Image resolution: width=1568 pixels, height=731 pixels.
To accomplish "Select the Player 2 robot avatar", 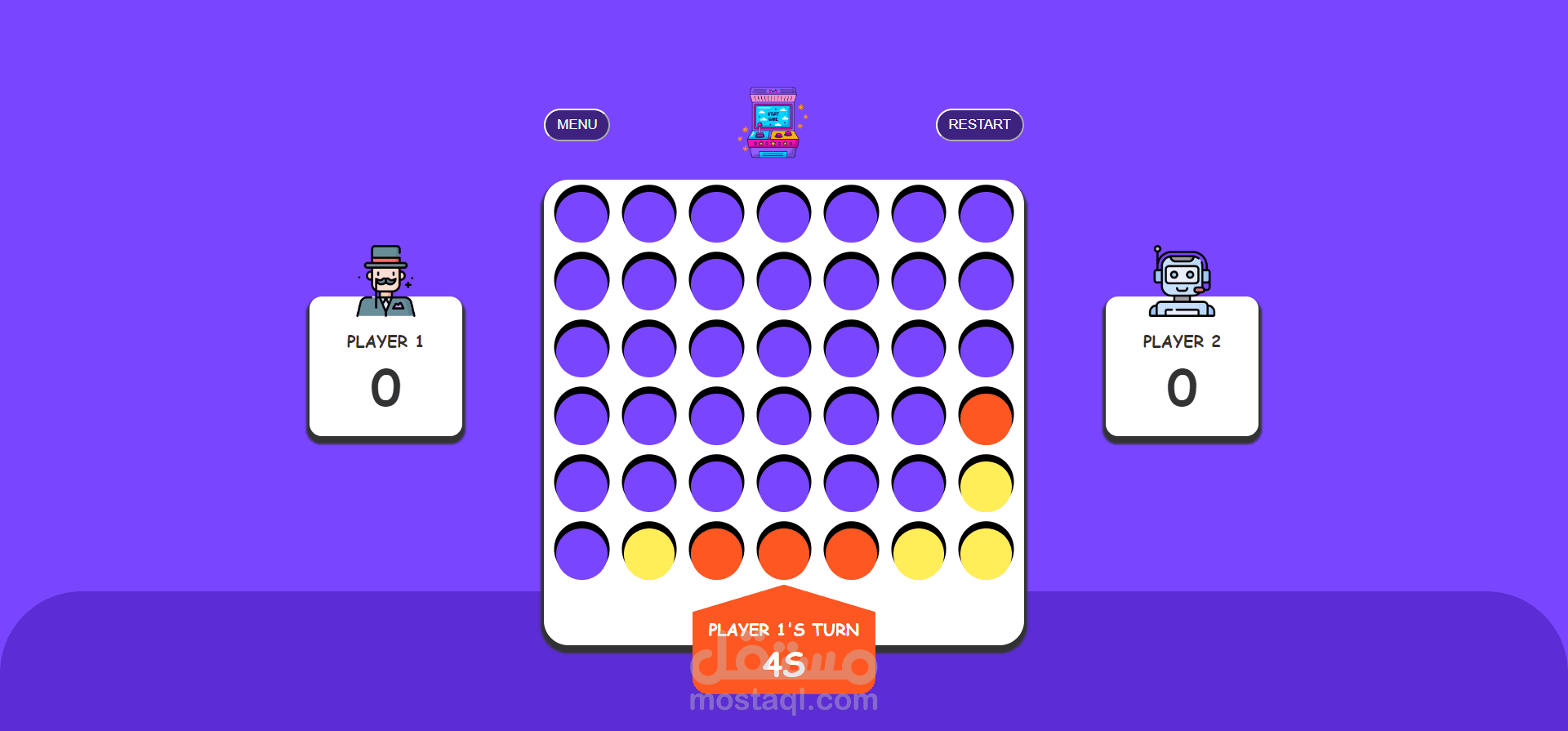I will (x=1181, y=278).
